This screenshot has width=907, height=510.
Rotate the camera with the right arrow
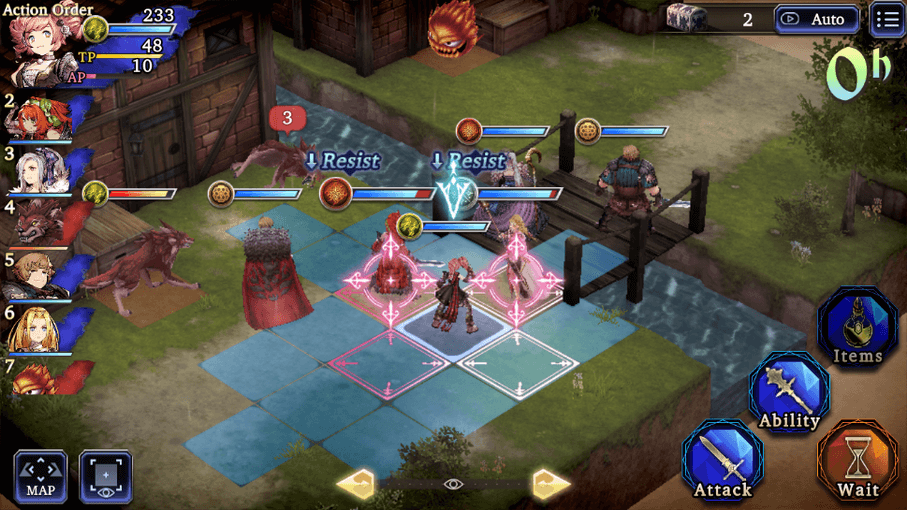coord(551,484)
